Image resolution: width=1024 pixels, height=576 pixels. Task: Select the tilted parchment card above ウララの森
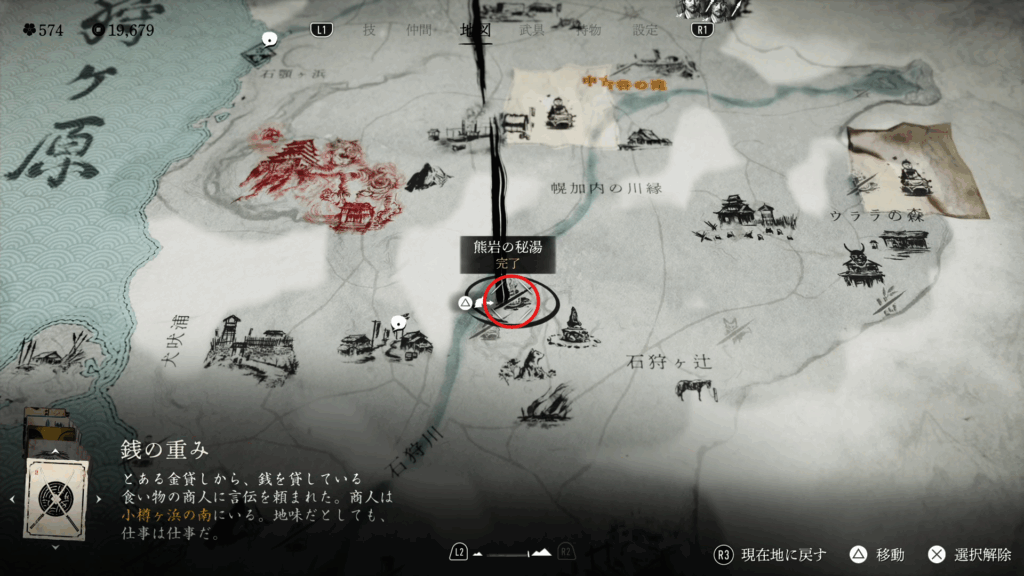(916, 170)
